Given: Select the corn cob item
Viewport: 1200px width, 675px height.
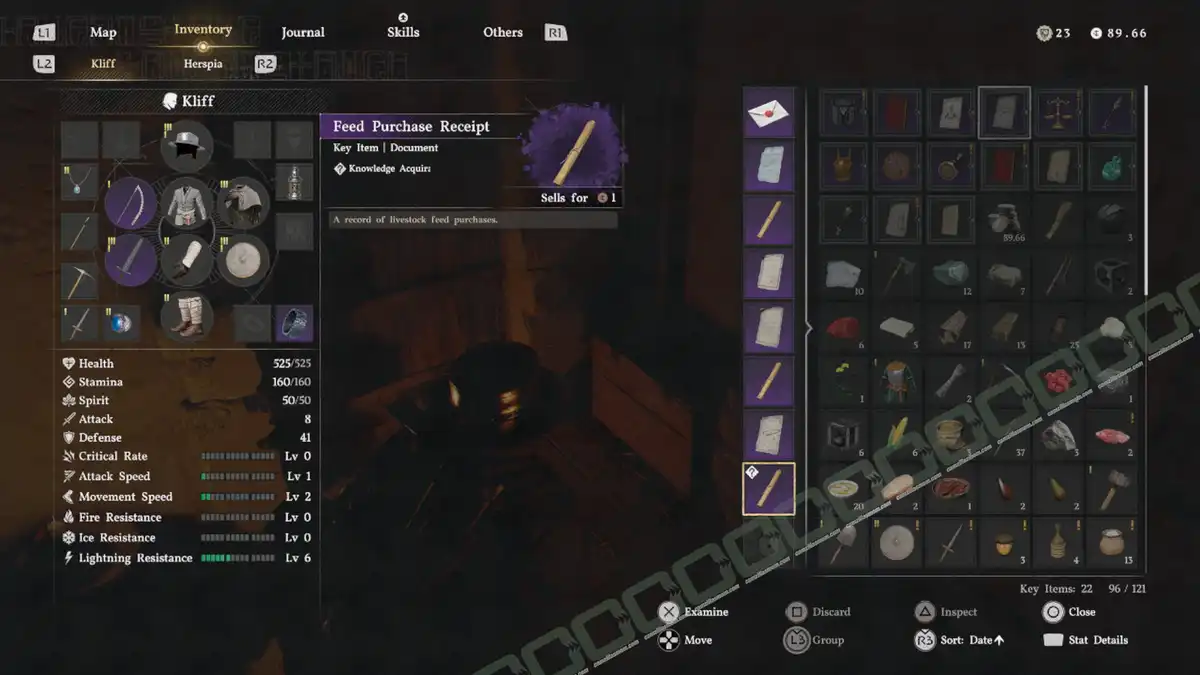Looking at the screenshot, I should click(x=897, y=435).
